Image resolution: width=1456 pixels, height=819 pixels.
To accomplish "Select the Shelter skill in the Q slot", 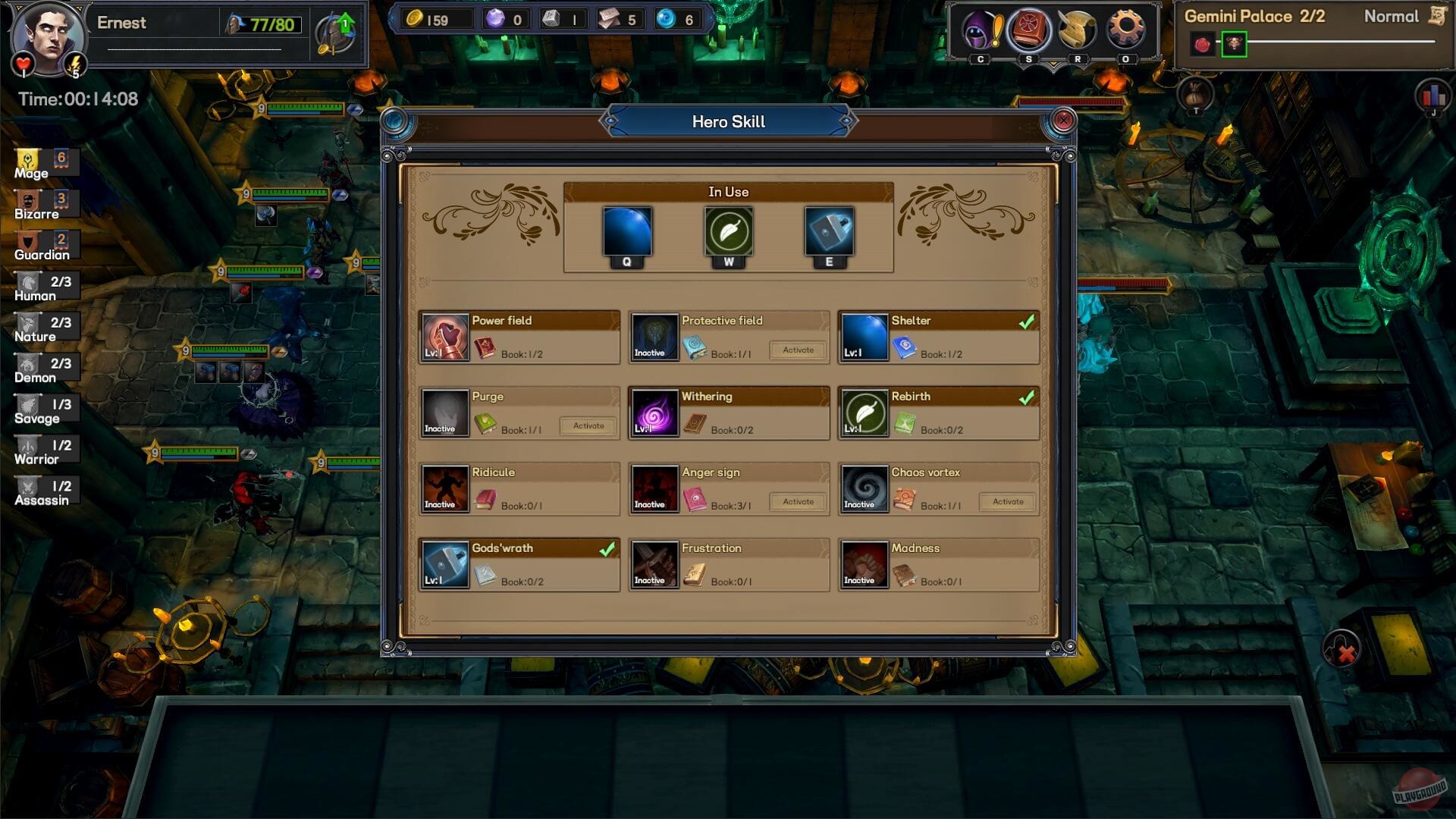I will tap(626, 231).
